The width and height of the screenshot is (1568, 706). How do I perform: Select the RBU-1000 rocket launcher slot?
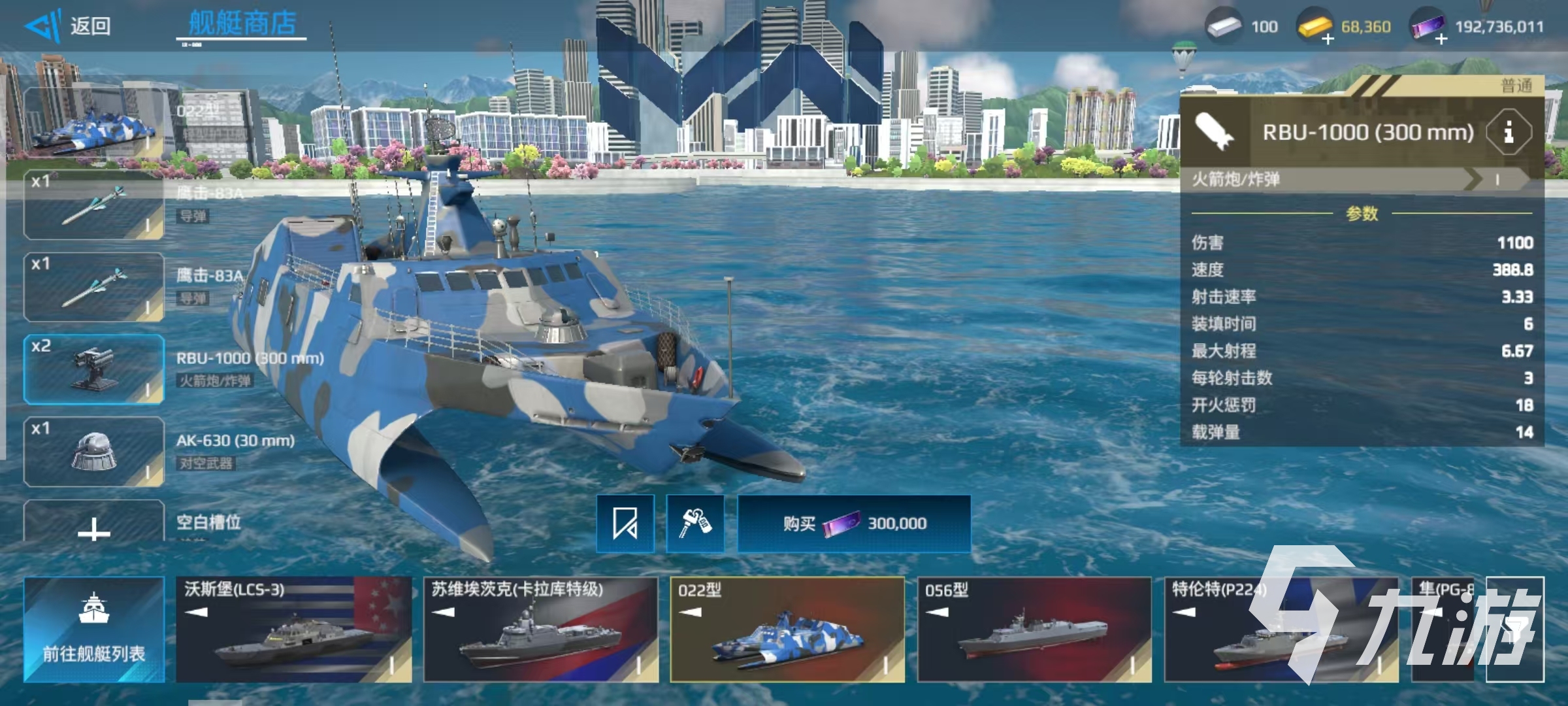coord(94,369)
